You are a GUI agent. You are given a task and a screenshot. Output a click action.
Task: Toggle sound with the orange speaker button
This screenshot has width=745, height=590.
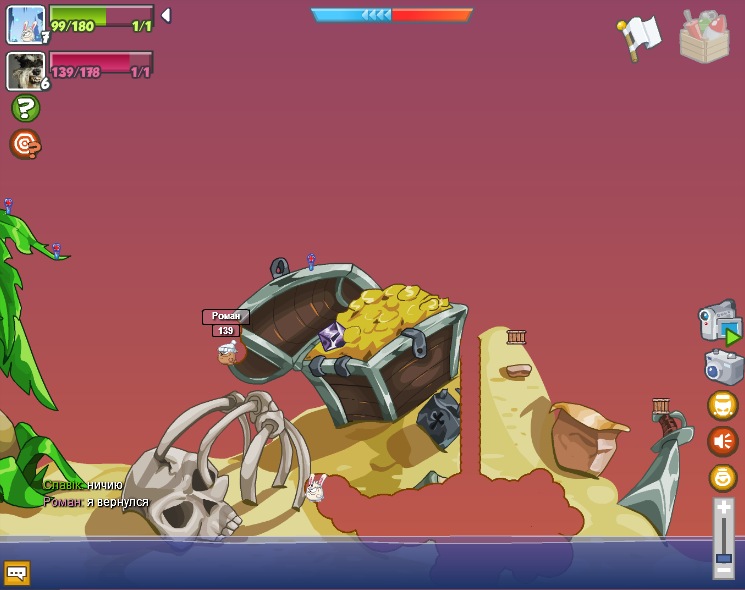click(x=722, y=441)
